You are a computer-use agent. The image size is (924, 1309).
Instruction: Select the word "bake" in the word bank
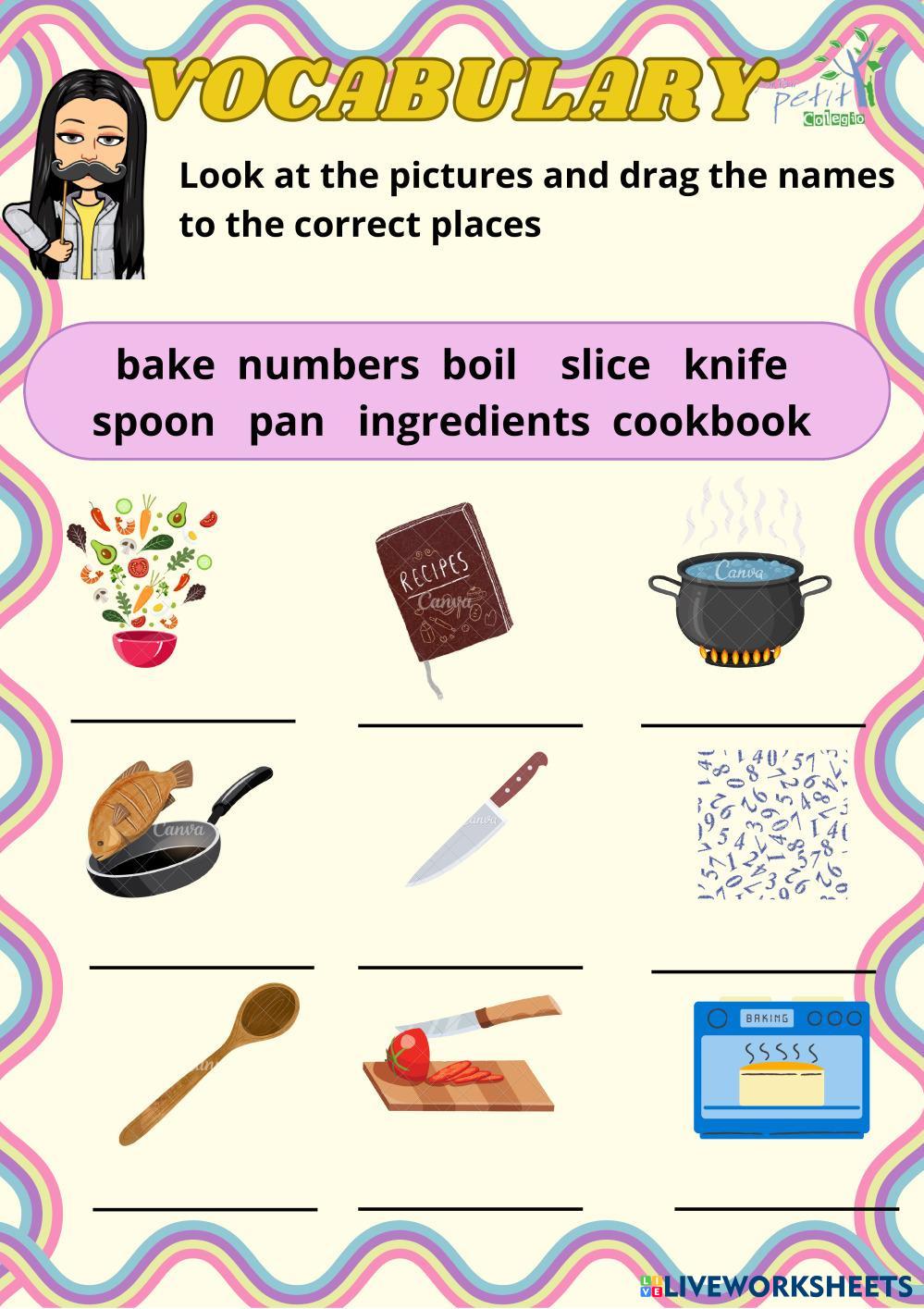click(x=165, y=364)
